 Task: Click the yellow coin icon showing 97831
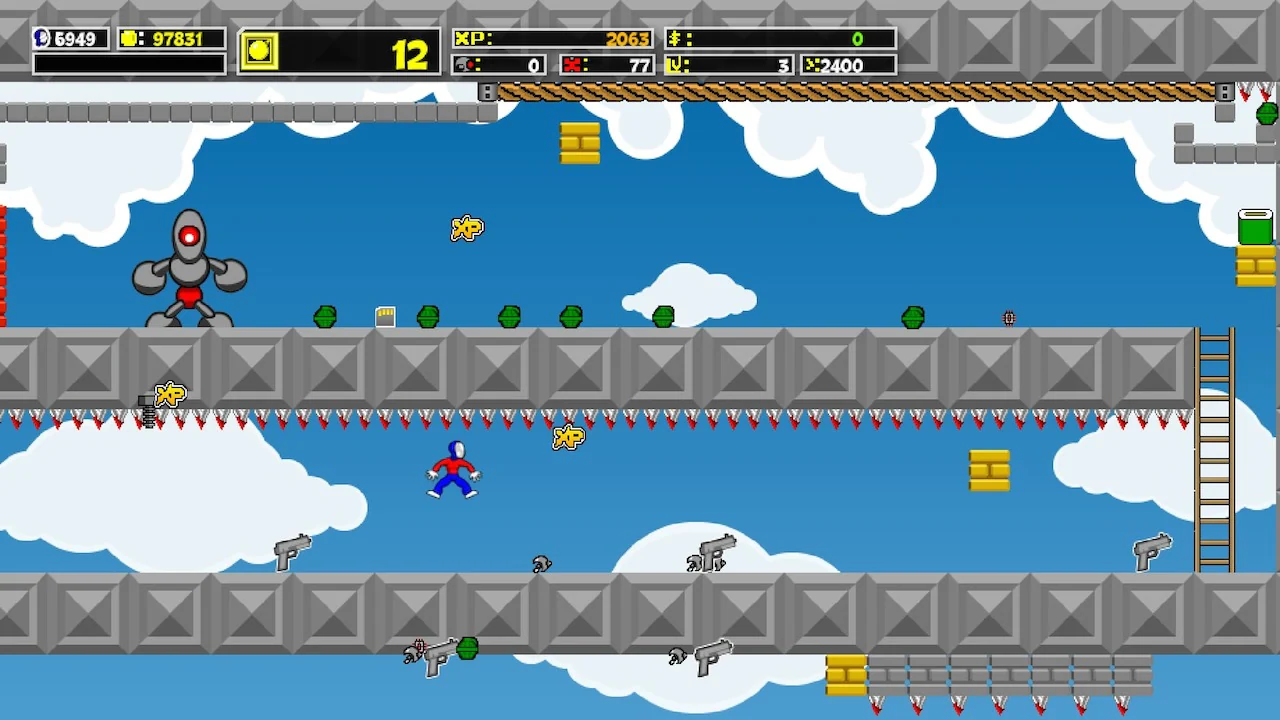(127, 39)
